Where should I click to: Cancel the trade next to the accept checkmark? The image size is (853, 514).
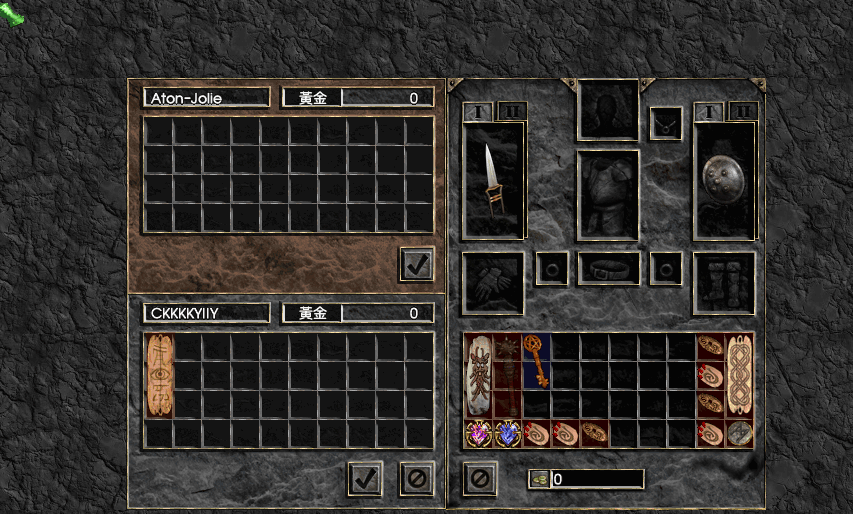coord(417,478)
